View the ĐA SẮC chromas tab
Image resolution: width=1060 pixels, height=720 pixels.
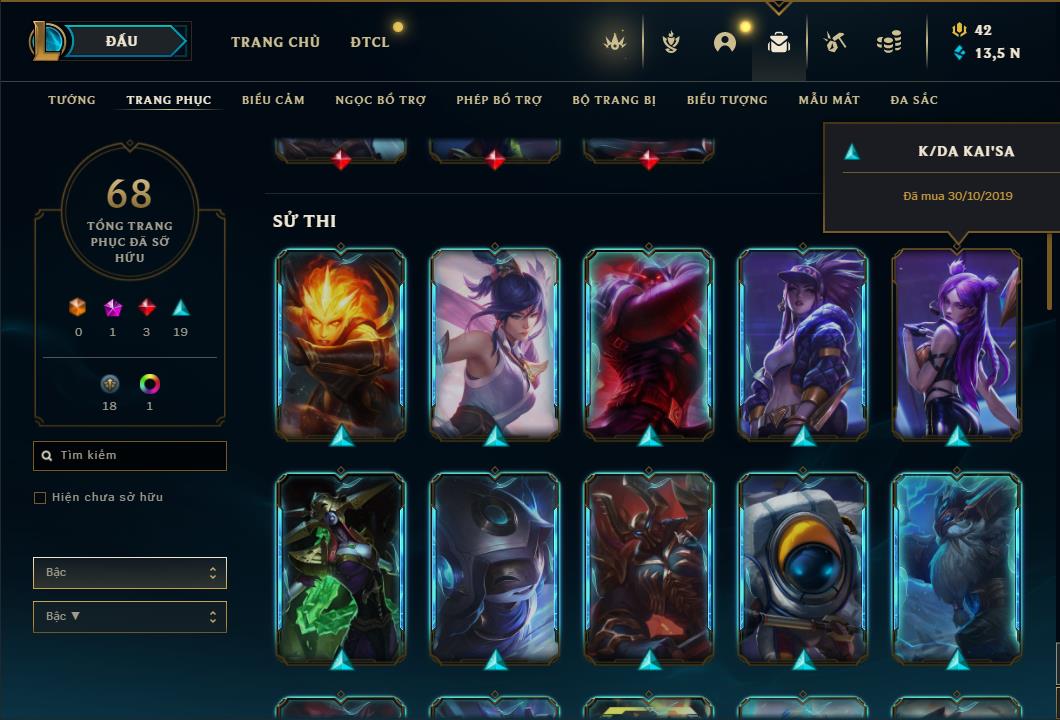(x=914, y=100)
